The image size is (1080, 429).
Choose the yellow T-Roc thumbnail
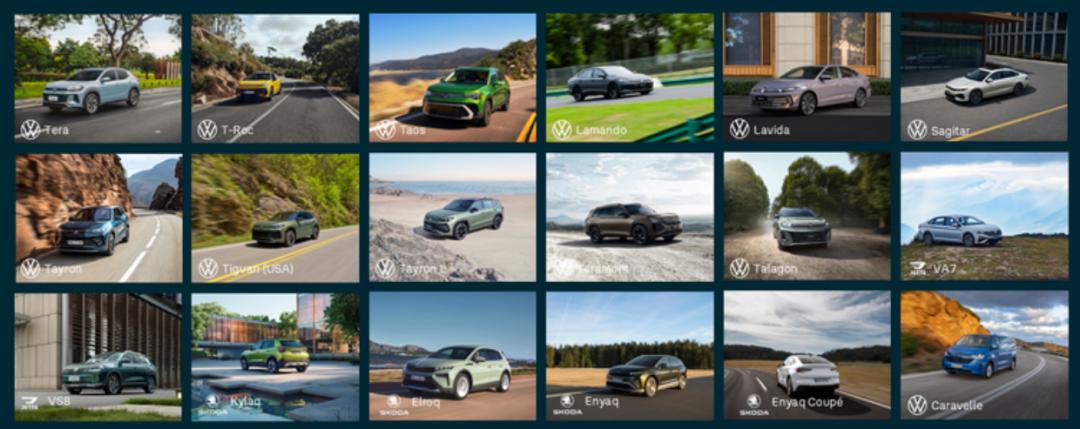coord(275,78)
